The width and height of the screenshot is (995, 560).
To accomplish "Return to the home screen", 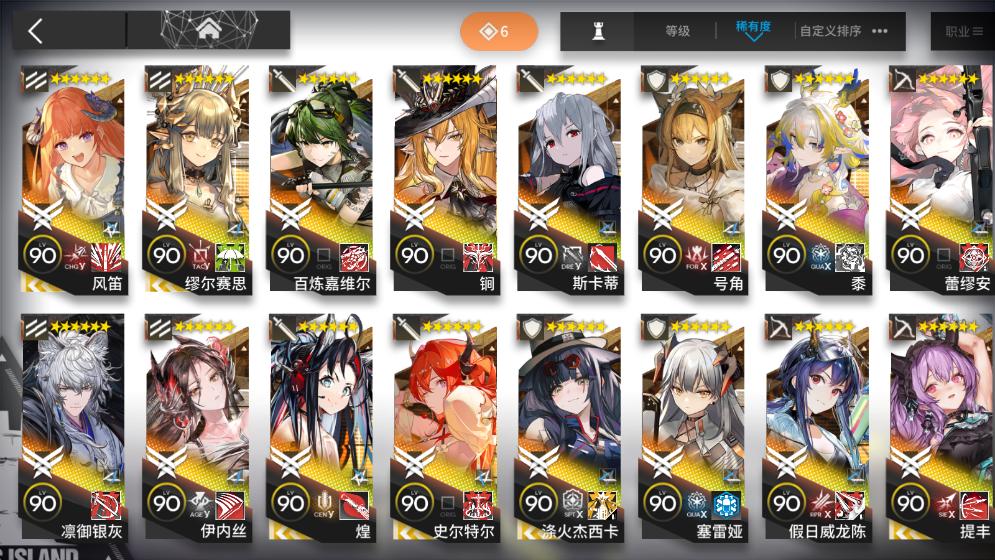I will pyautogui.click(x=208, y=31).
